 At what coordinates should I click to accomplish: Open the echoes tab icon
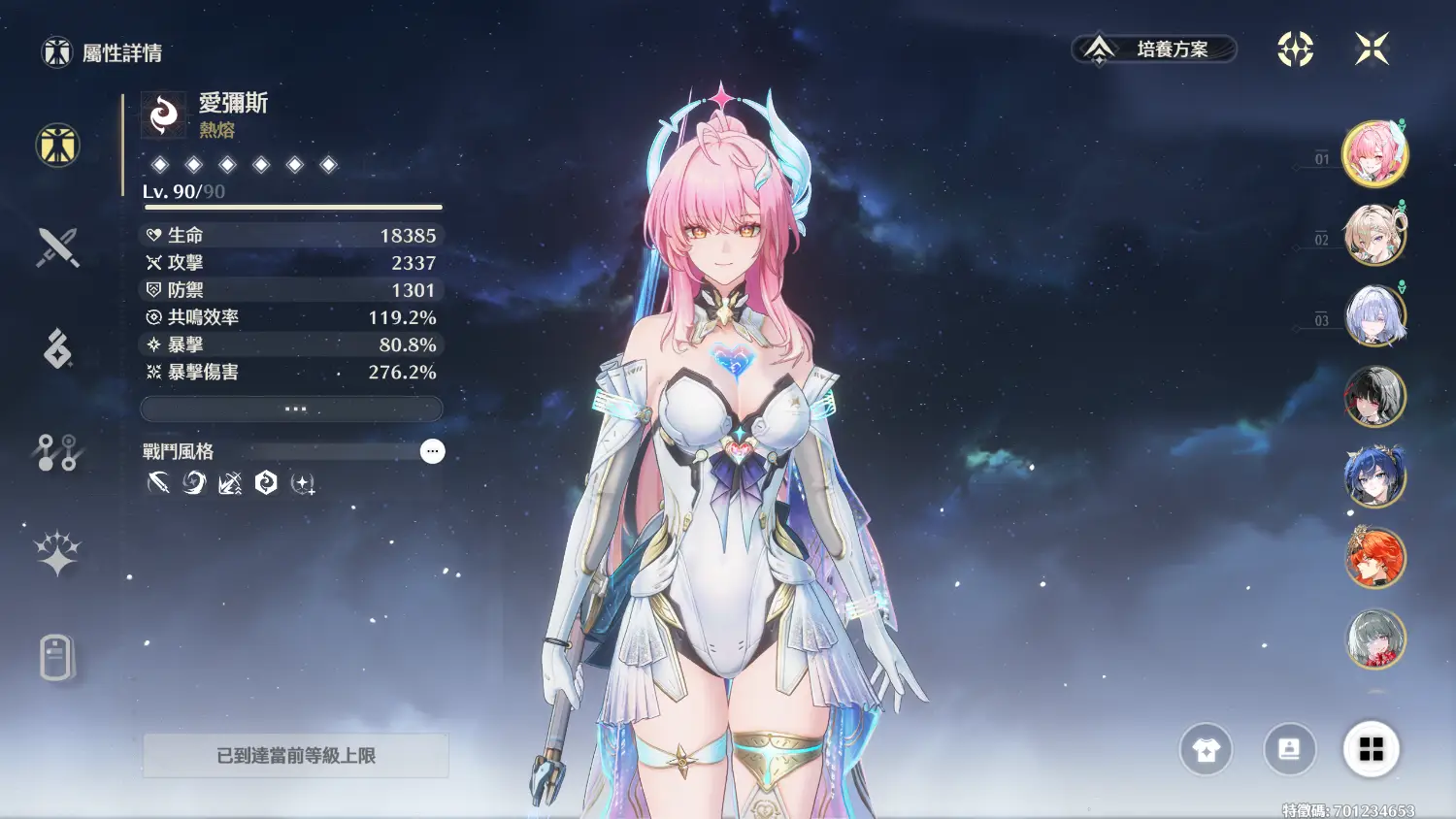[x=57, y=349]
